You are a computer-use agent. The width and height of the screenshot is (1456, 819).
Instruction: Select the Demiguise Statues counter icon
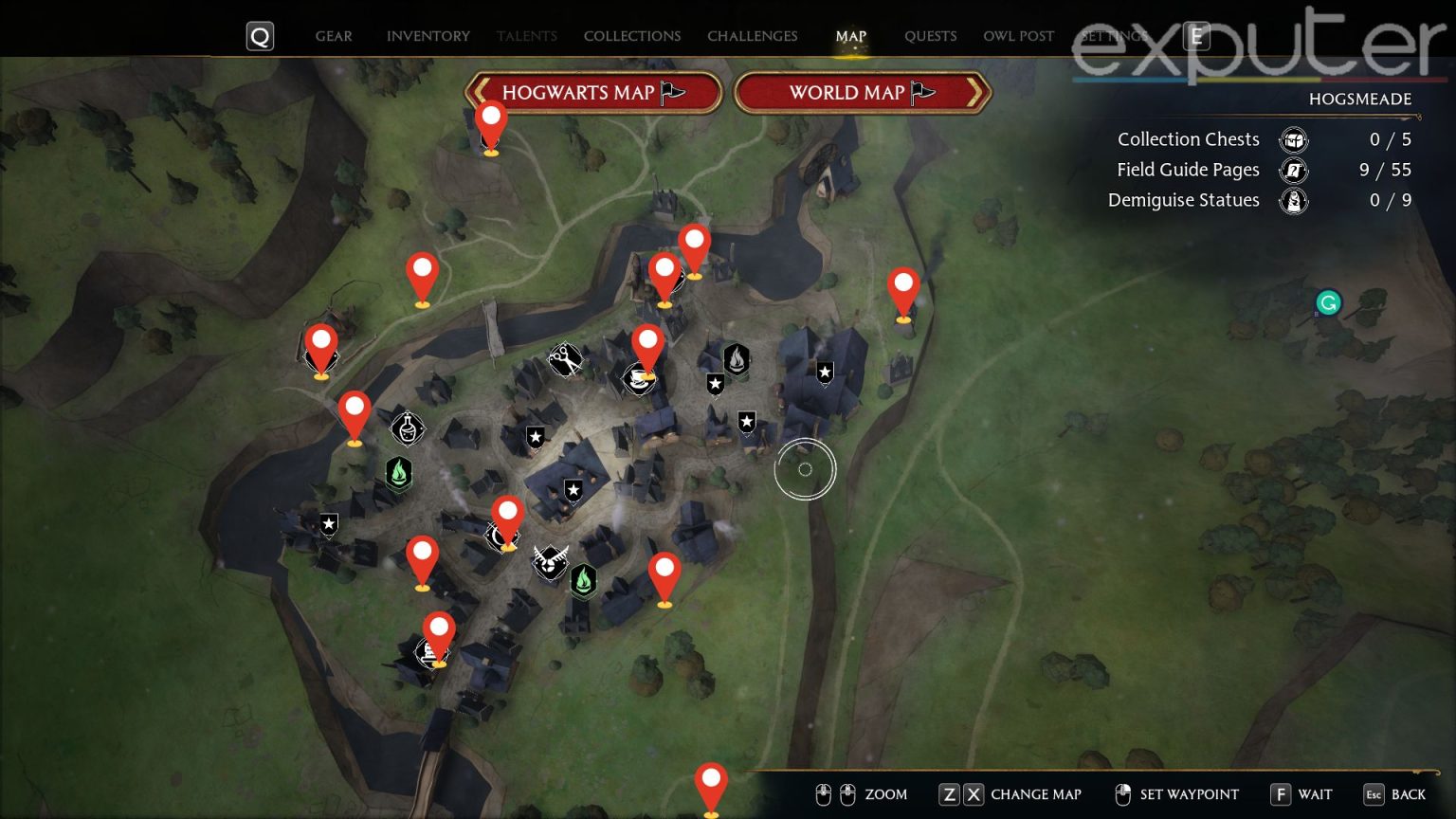tap(1294, 201)
